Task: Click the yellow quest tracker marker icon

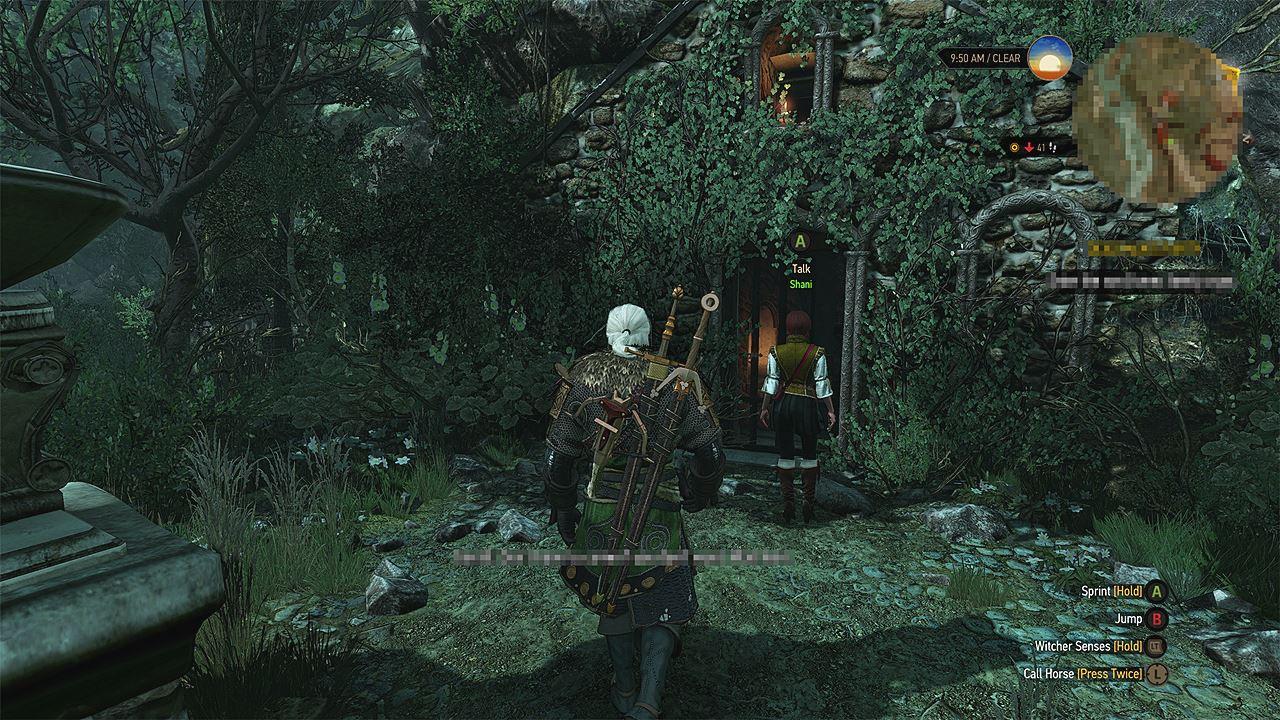Action: click(1015, 148)
